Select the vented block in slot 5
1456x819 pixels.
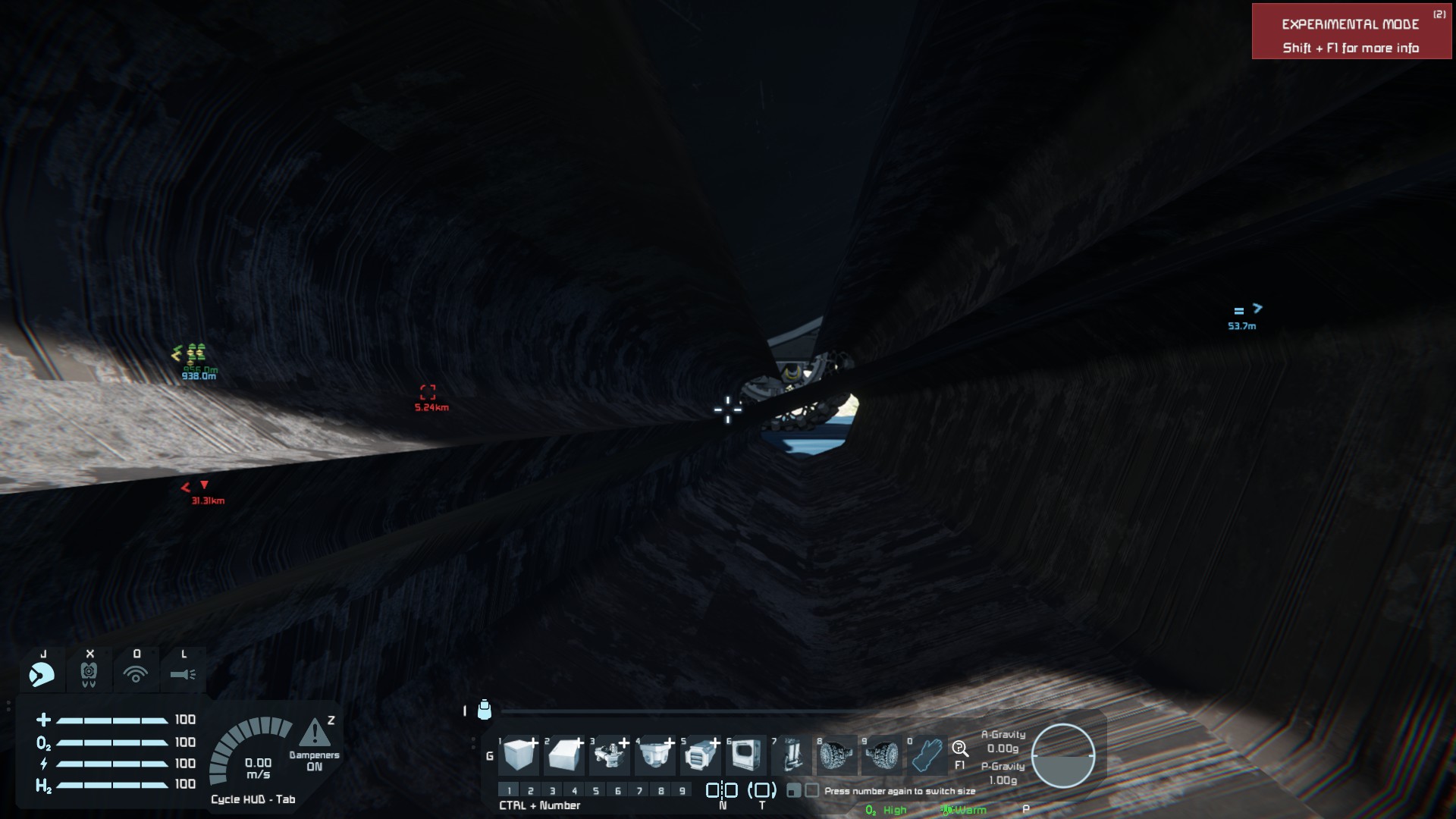point(701,755)
